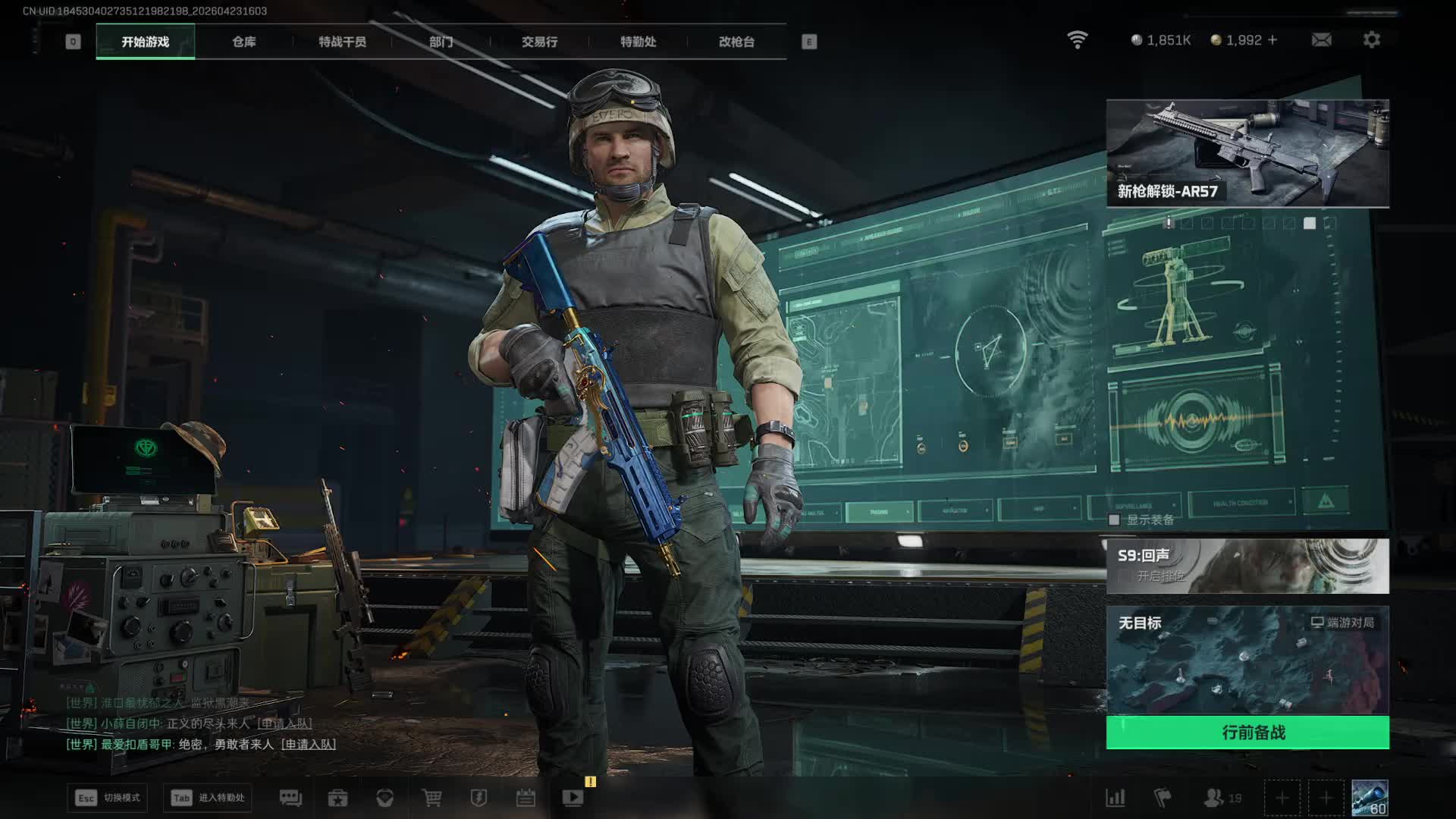Viewport: 1456px width, 819px height.
Task: Choose the 无目标 map selection card
Action: click(x=1247, y=660)
